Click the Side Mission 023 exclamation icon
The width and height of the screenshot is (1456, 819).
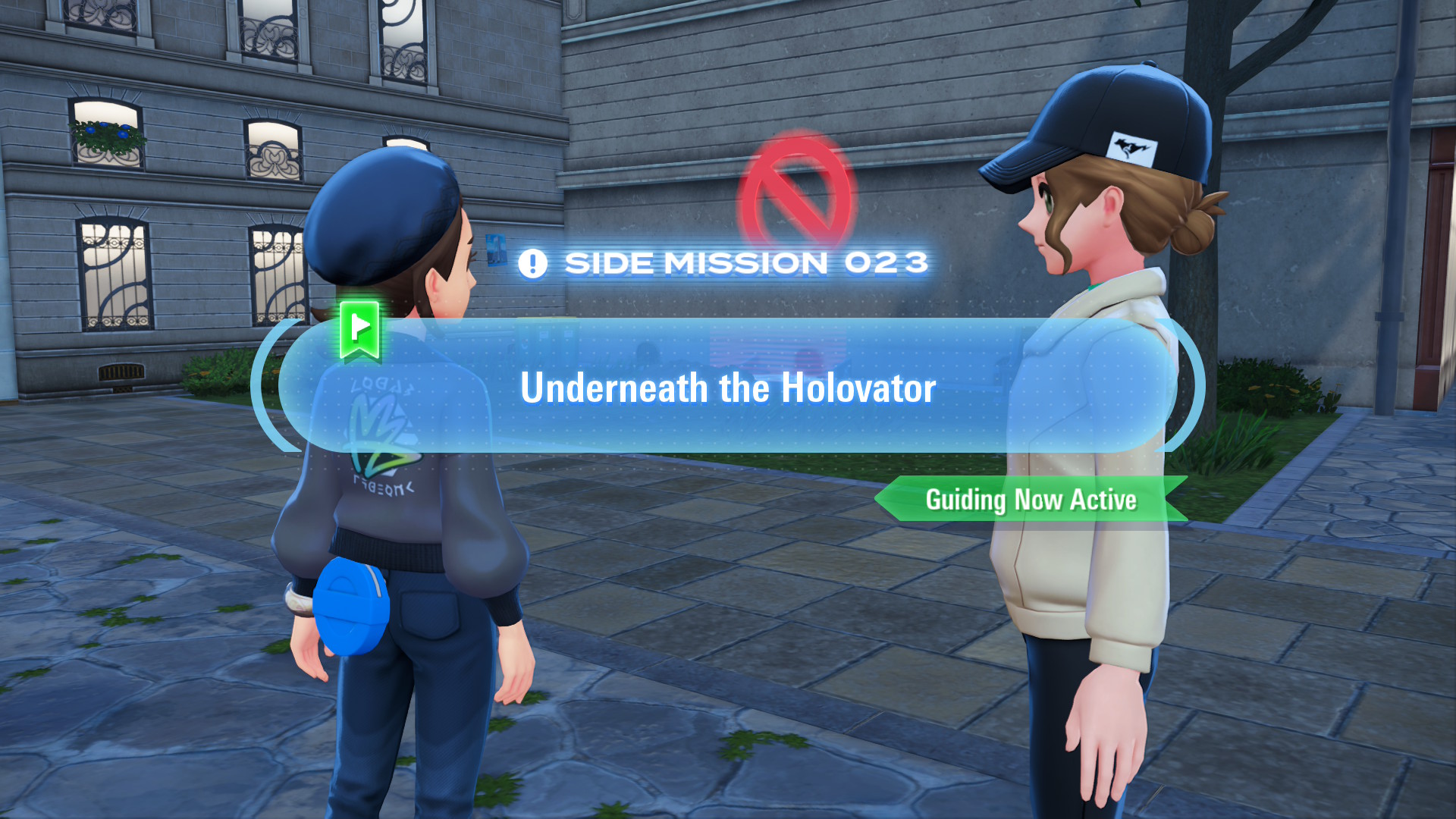[532, 264]
